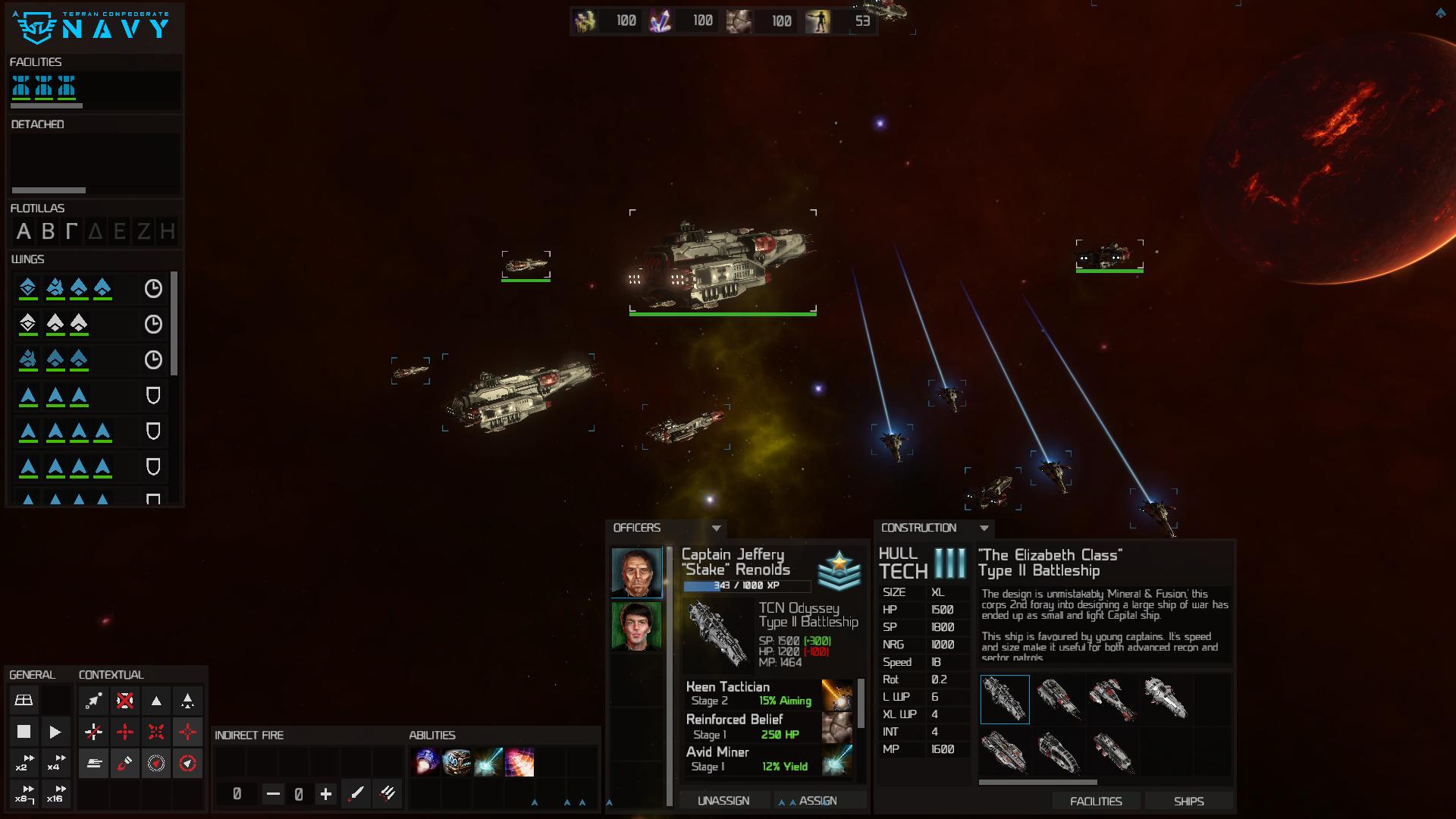This screenshot has width=1456, height=819.
Task: Pause the game with the stop button
Action: [x=24, y=732]
